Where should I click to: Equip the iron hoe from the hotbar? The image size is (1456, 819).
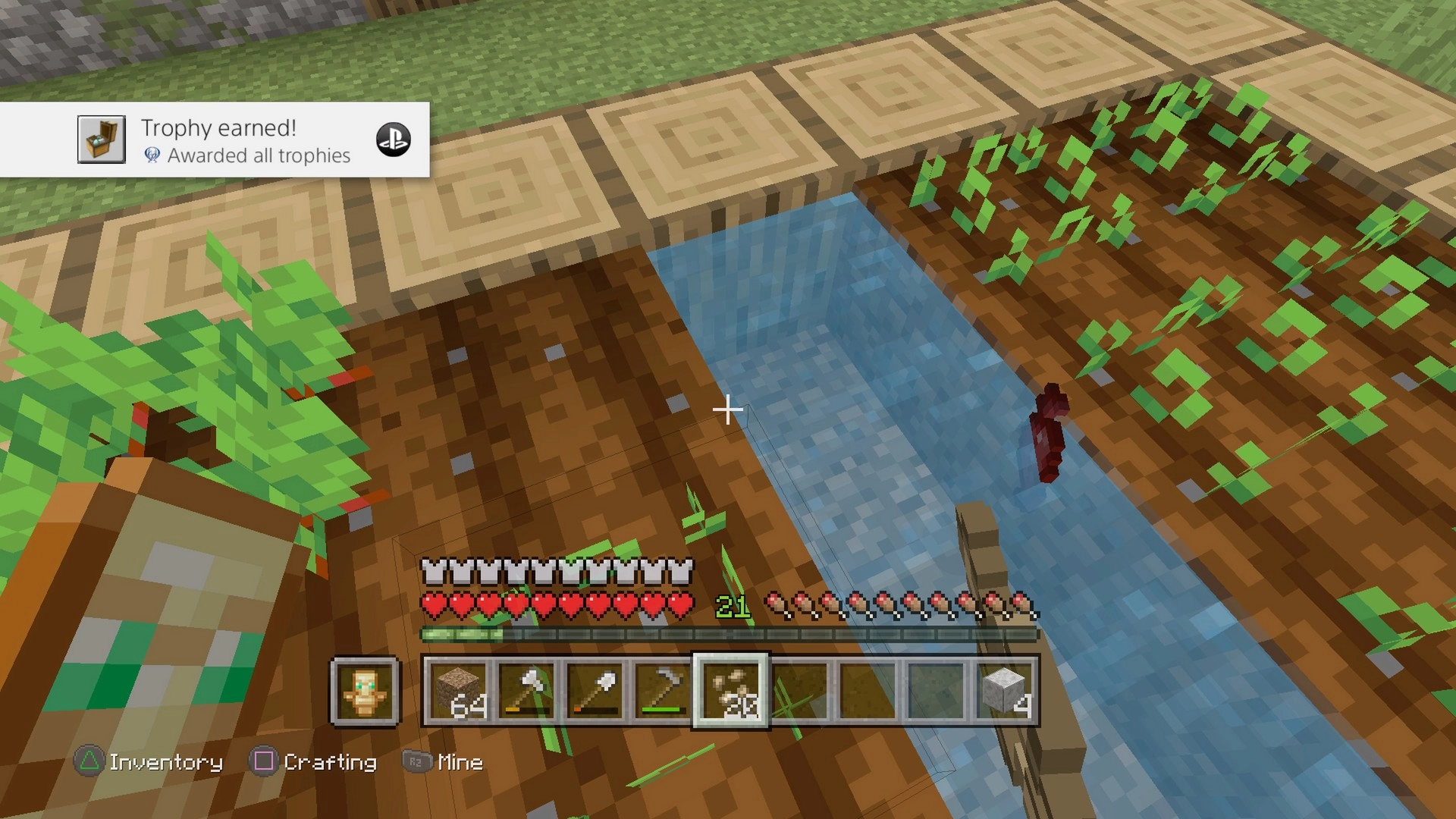point(662,690)
